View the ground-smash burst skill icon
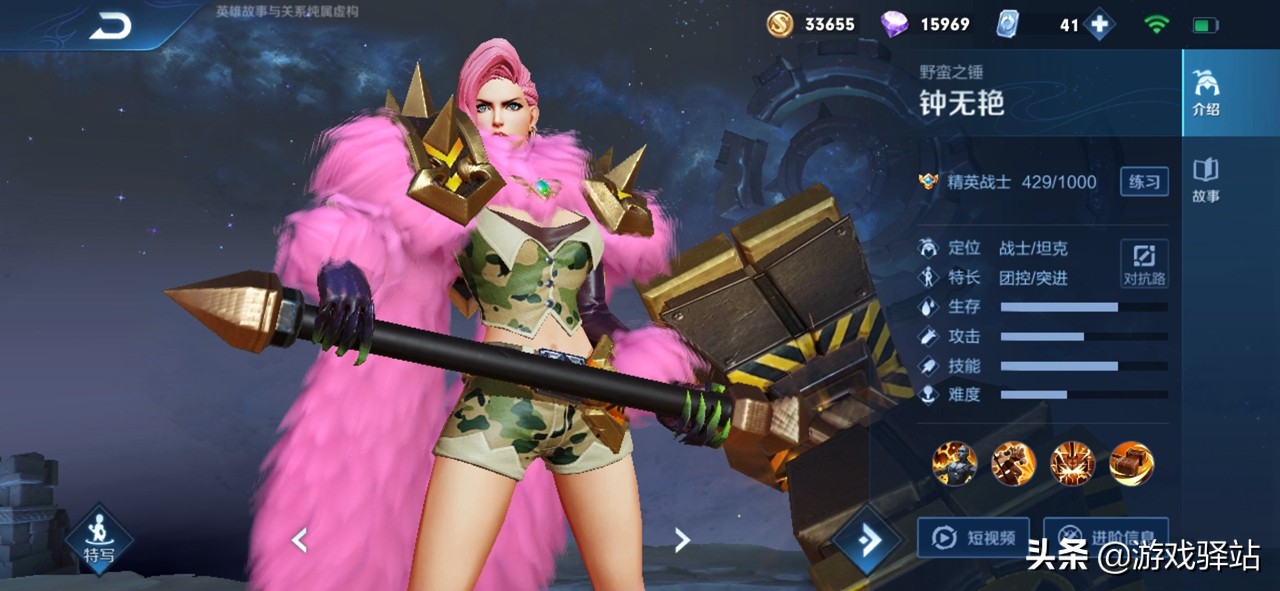Viewport: 1280px width, 591px height. [1072, 463]
